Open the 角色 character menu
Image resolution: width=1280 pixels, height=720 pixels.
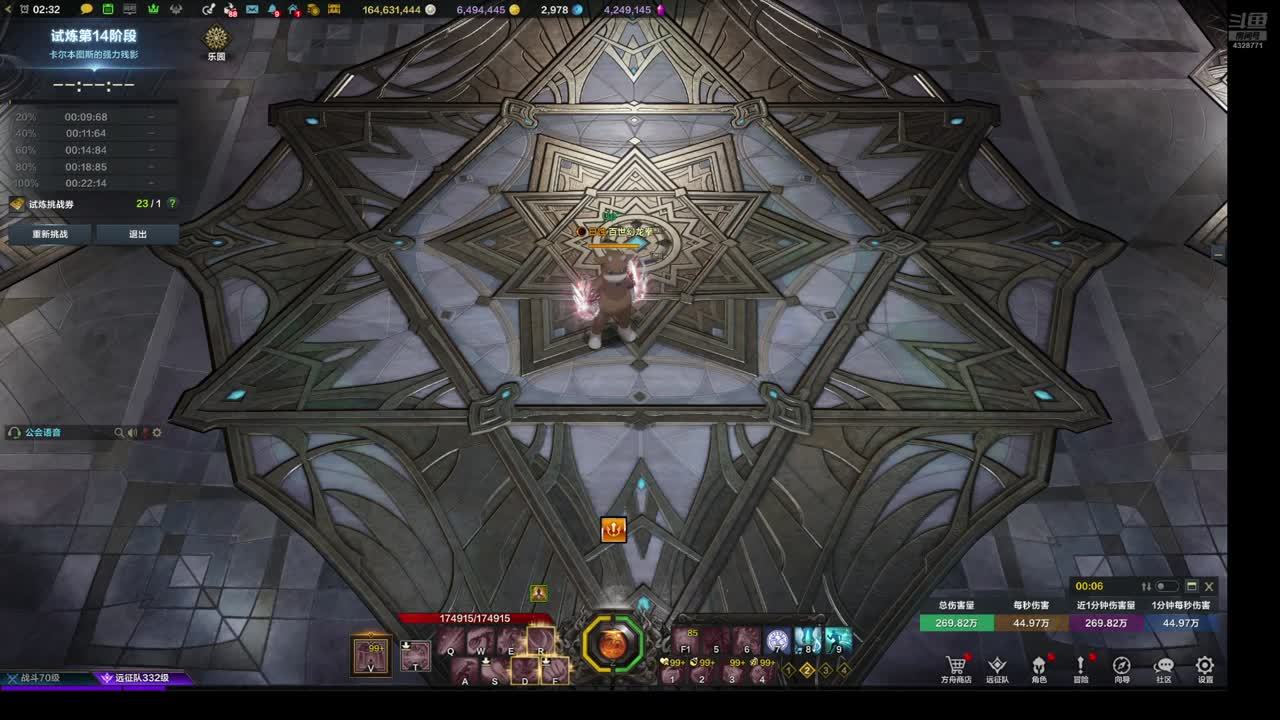(1039, 667)
